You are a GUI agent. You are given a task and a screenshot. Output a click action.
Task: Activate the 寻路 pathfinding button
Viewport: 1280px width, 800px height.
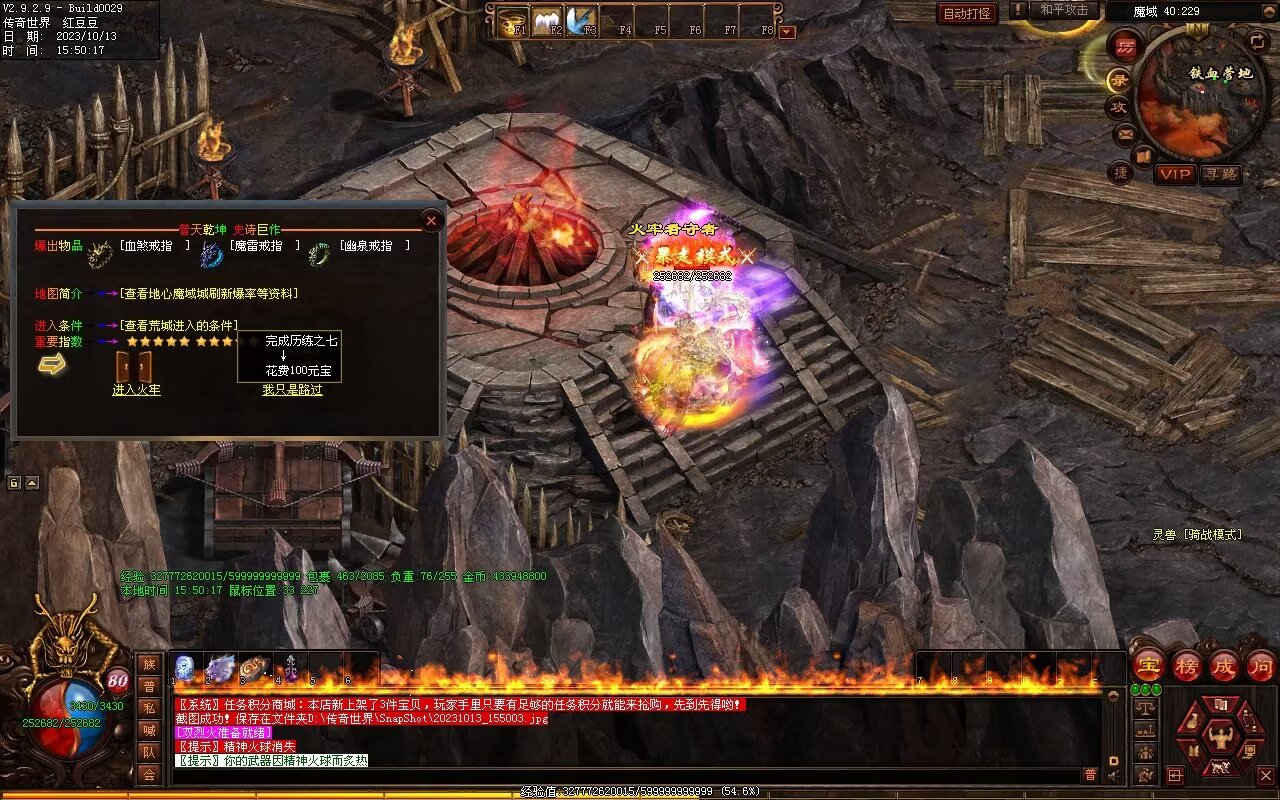[x=1220, y=174]
